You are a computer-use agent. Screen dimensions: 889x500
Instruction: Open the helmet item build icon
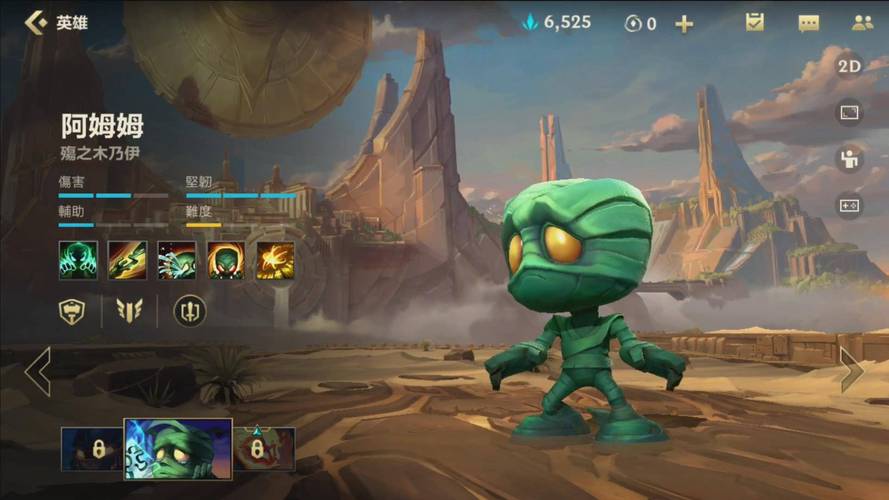(x=73, y=311)
